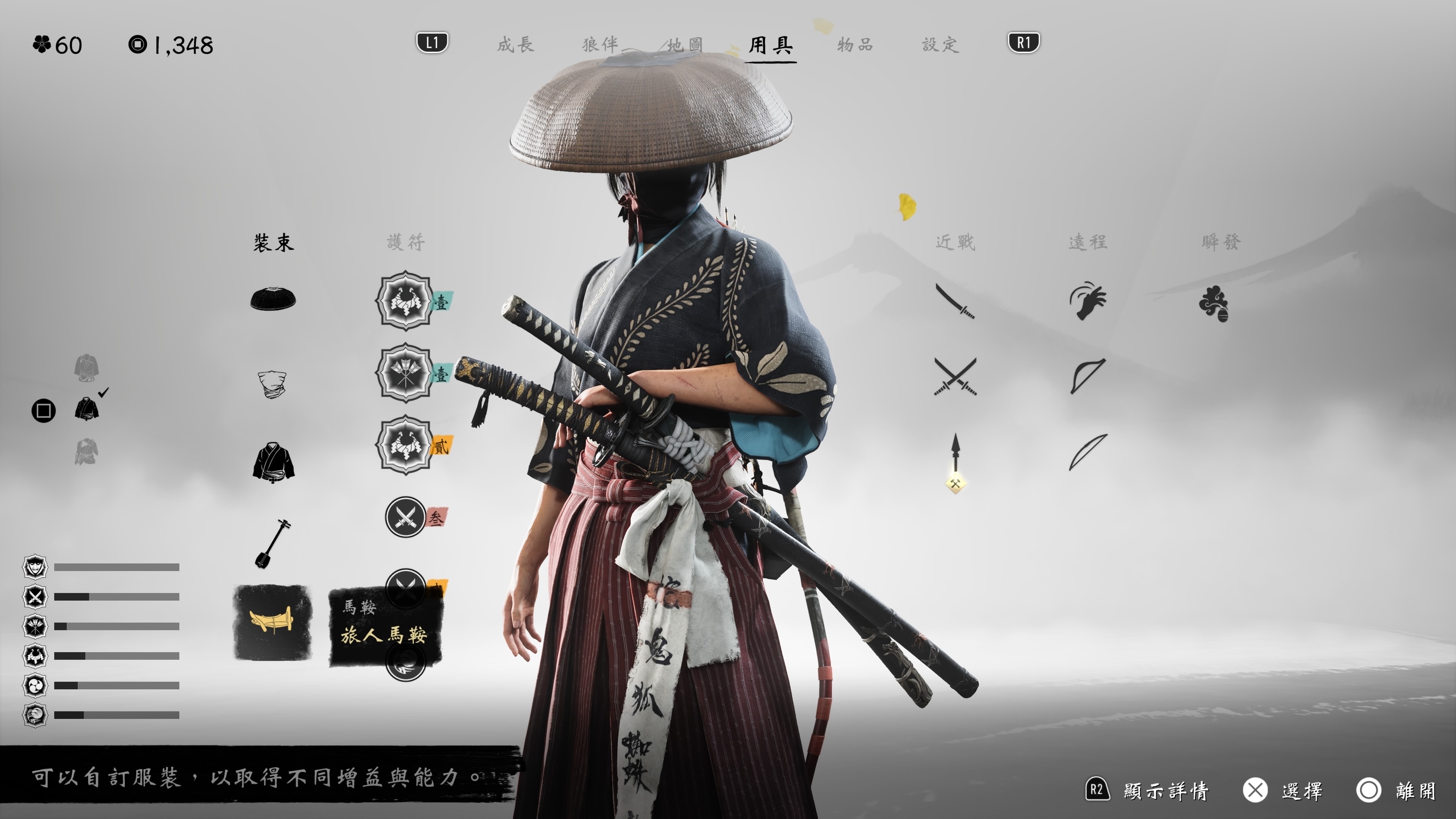Open the 物品 tab
This screenshot has height=819, width=1456.
click(855, 45)
